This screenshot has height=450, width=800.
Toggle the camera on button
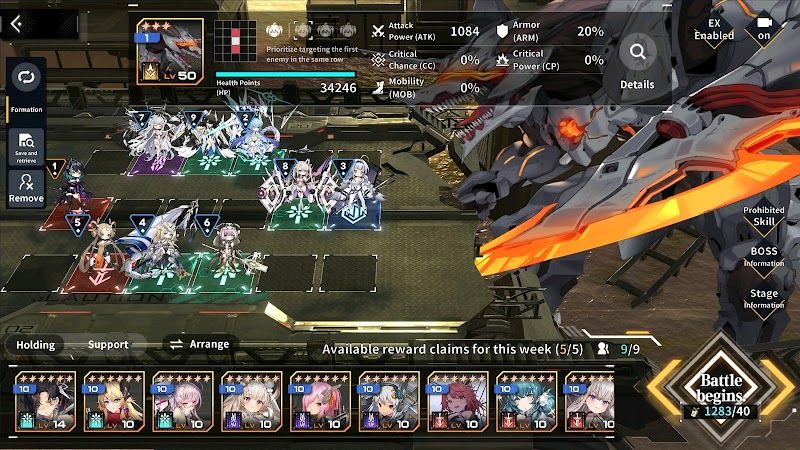pyautogui.click(x=765, y=28)
